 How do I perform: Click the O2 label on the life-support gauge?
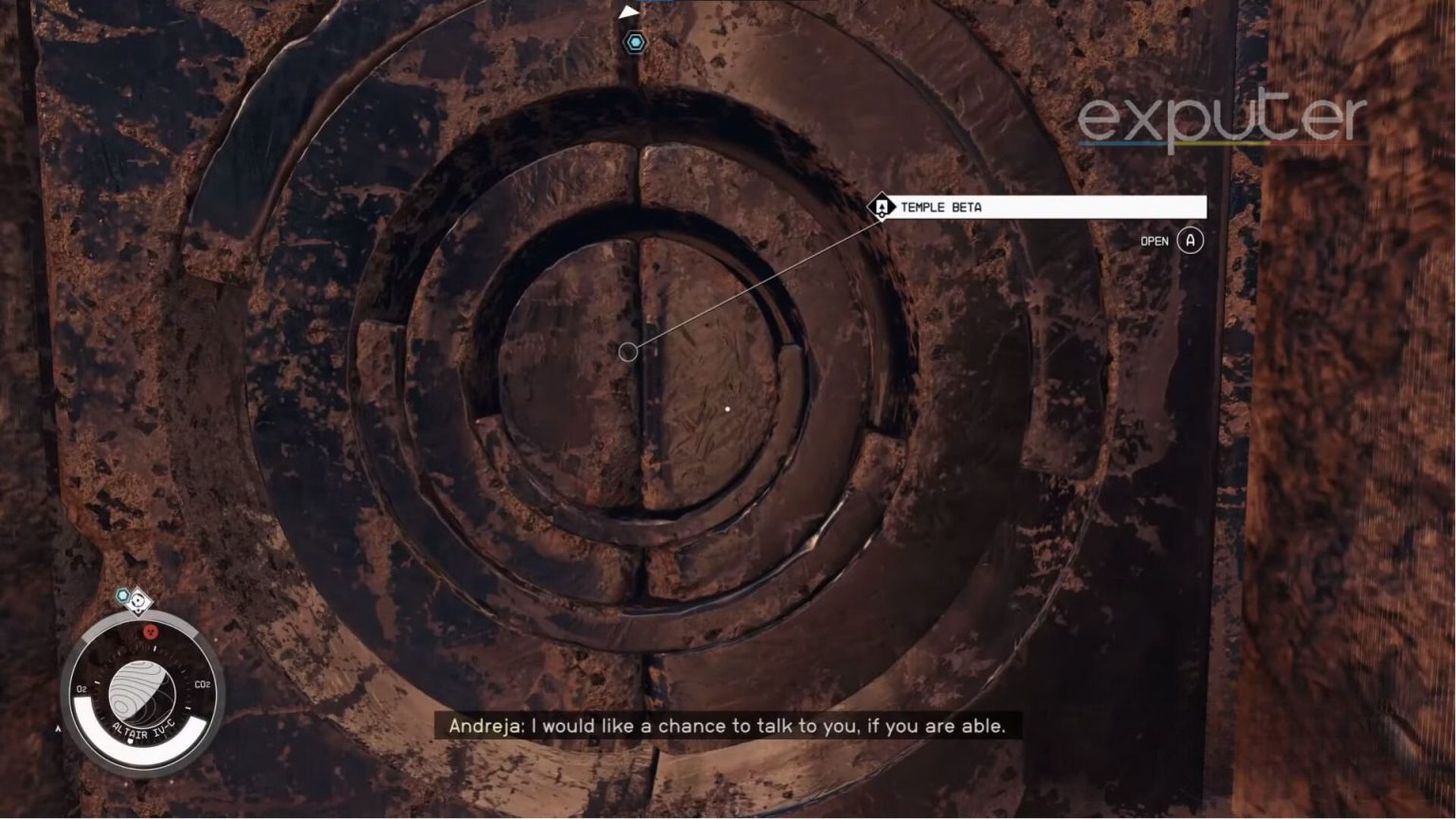pos(81,690)
